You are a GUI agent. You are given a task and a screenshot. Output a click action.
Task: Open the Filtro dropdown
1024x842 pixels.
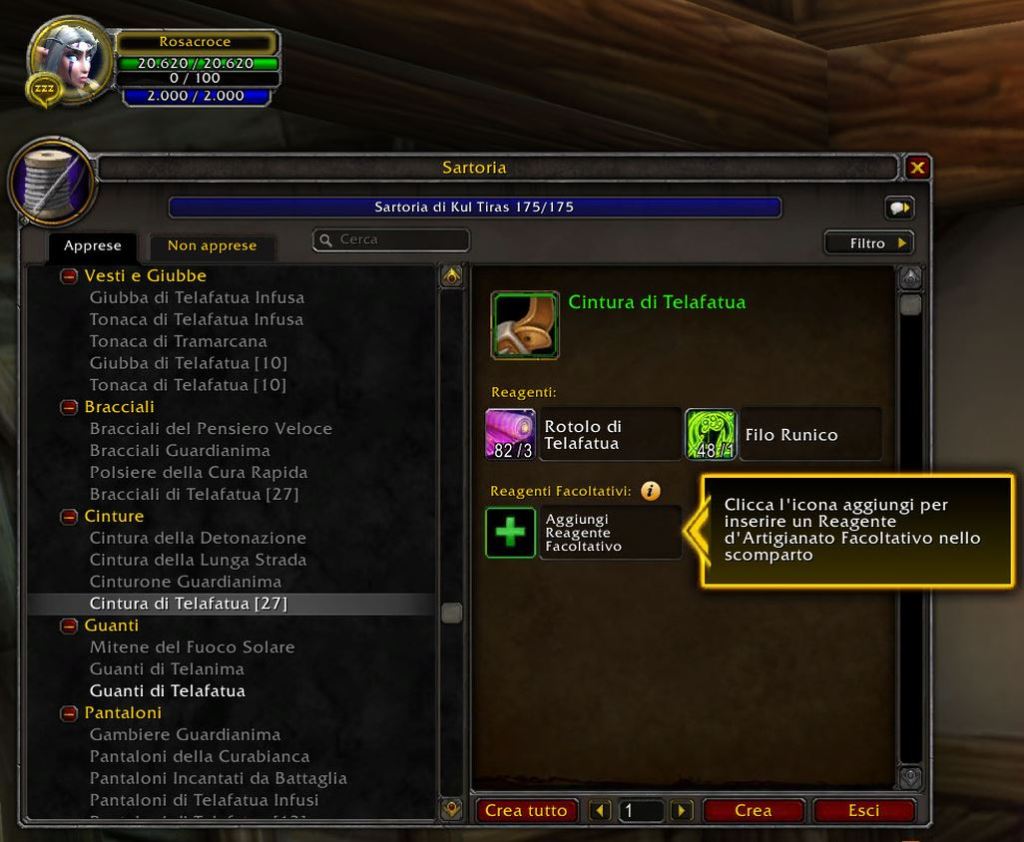point(868,243)
